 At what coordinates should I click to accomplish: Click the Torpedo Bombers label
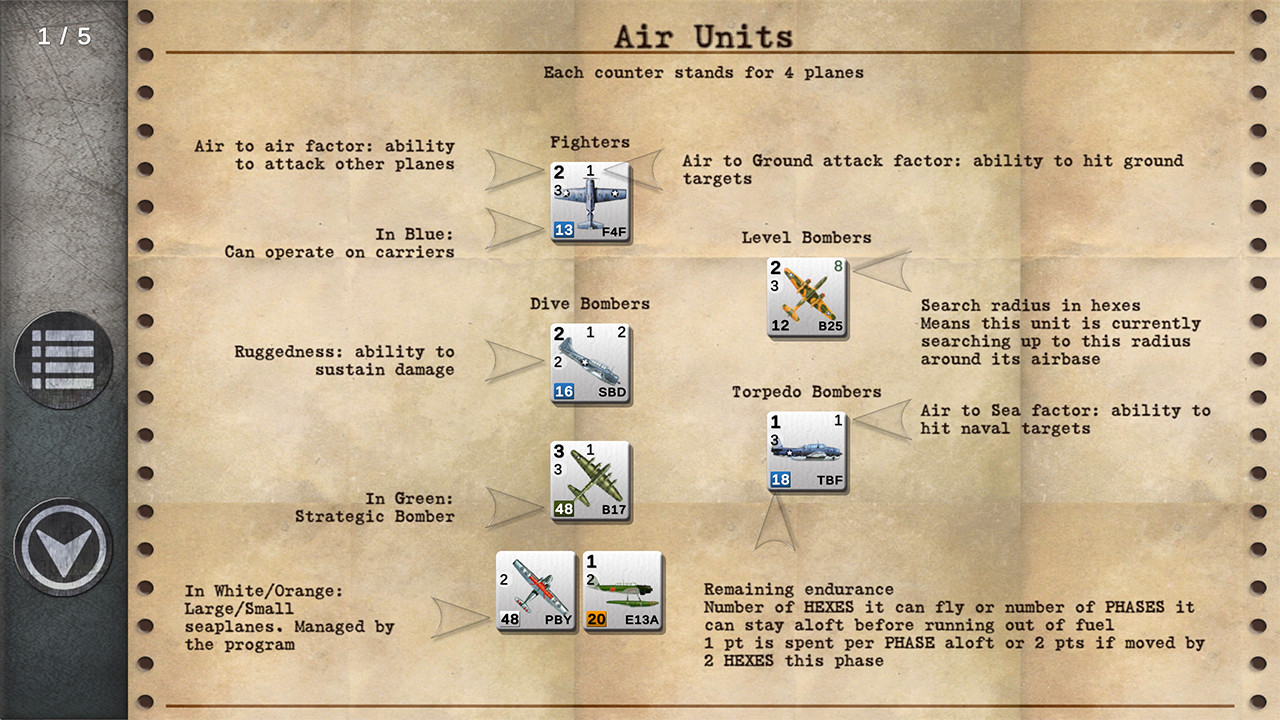tap(806, 392)
